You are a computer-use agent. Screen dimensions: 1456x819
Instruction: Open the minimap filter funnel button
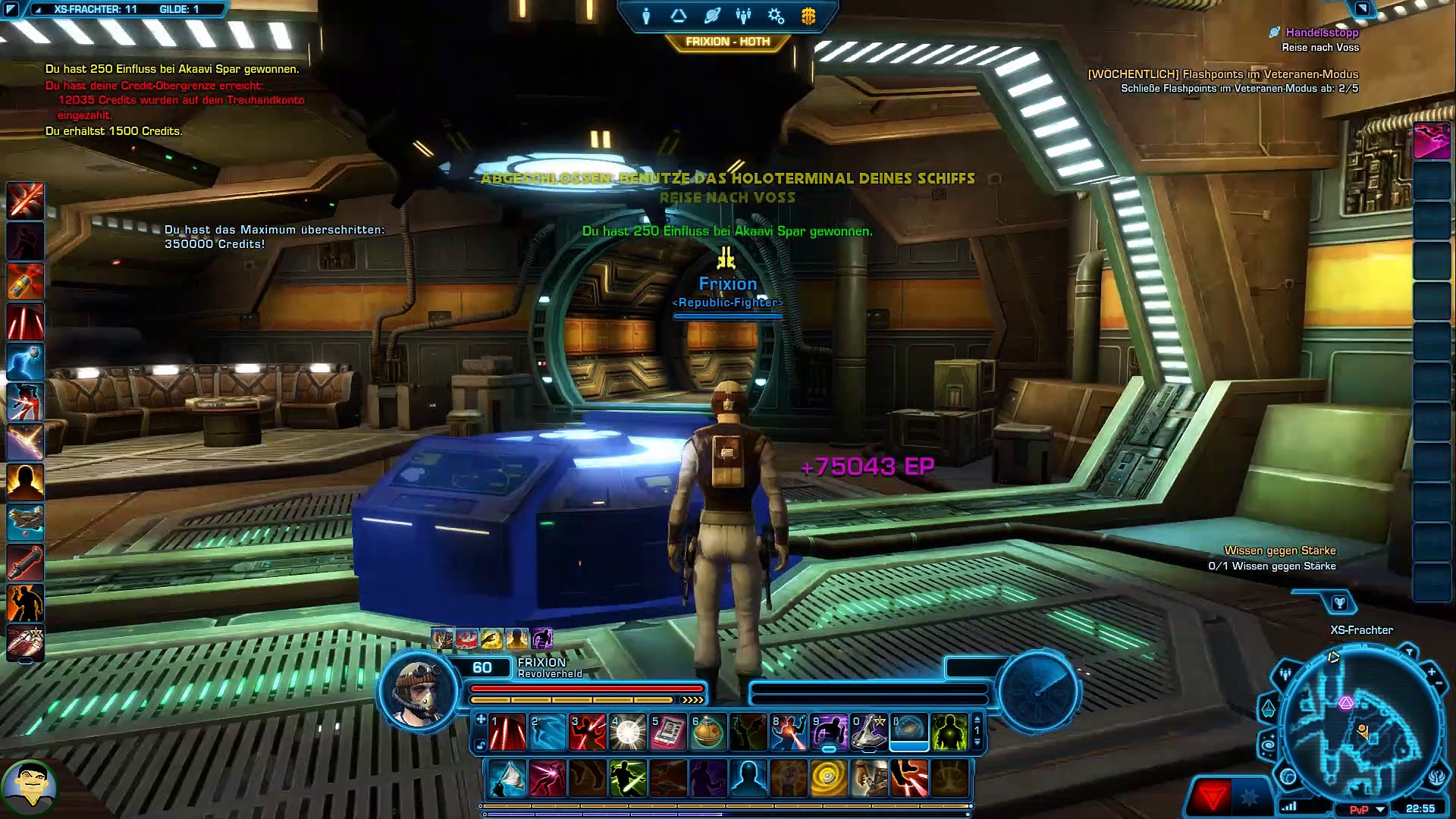pyautogui.click(x=1408, y=652)
